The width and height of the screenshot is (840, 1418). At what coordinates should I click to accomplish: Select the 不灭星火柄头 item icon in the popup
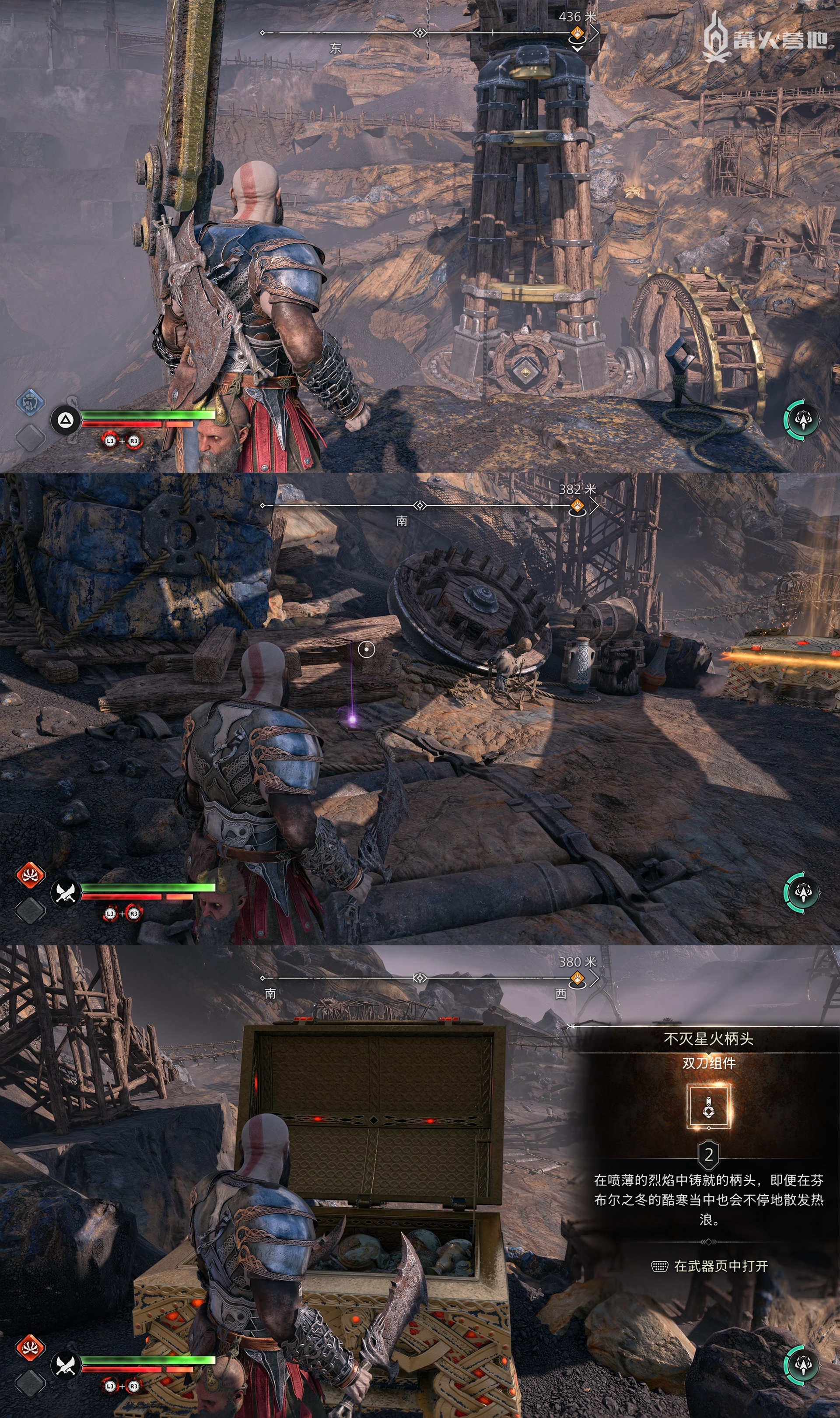[709, 1106]
